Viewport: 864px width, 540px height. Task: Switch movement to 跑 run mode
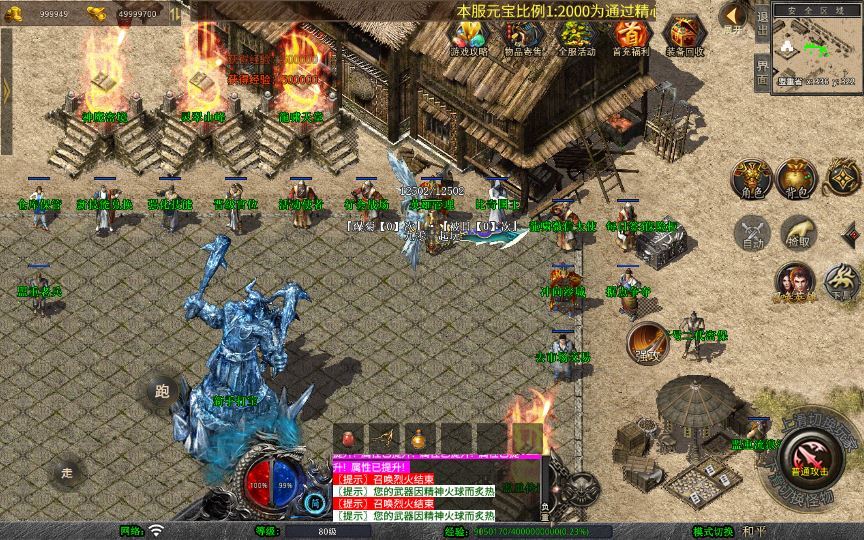coord(162,391)
